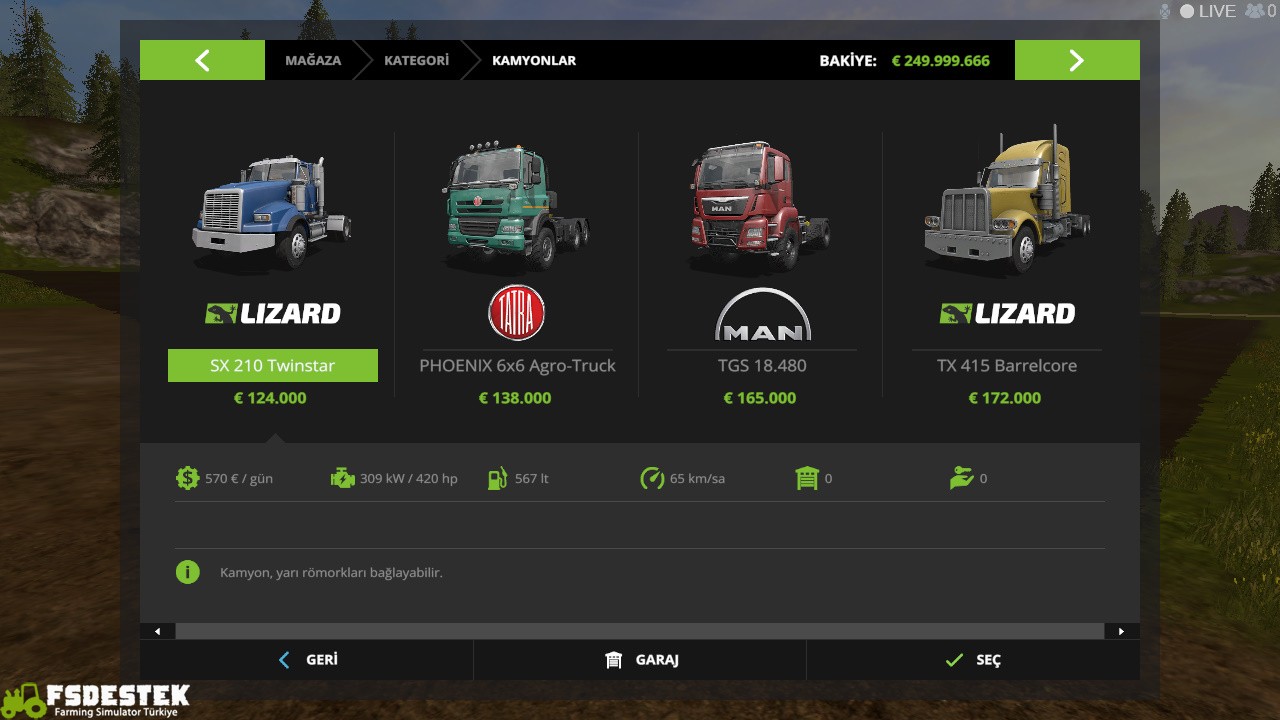
Task: Open the GARAJ garage button
Action: (640, 660)
